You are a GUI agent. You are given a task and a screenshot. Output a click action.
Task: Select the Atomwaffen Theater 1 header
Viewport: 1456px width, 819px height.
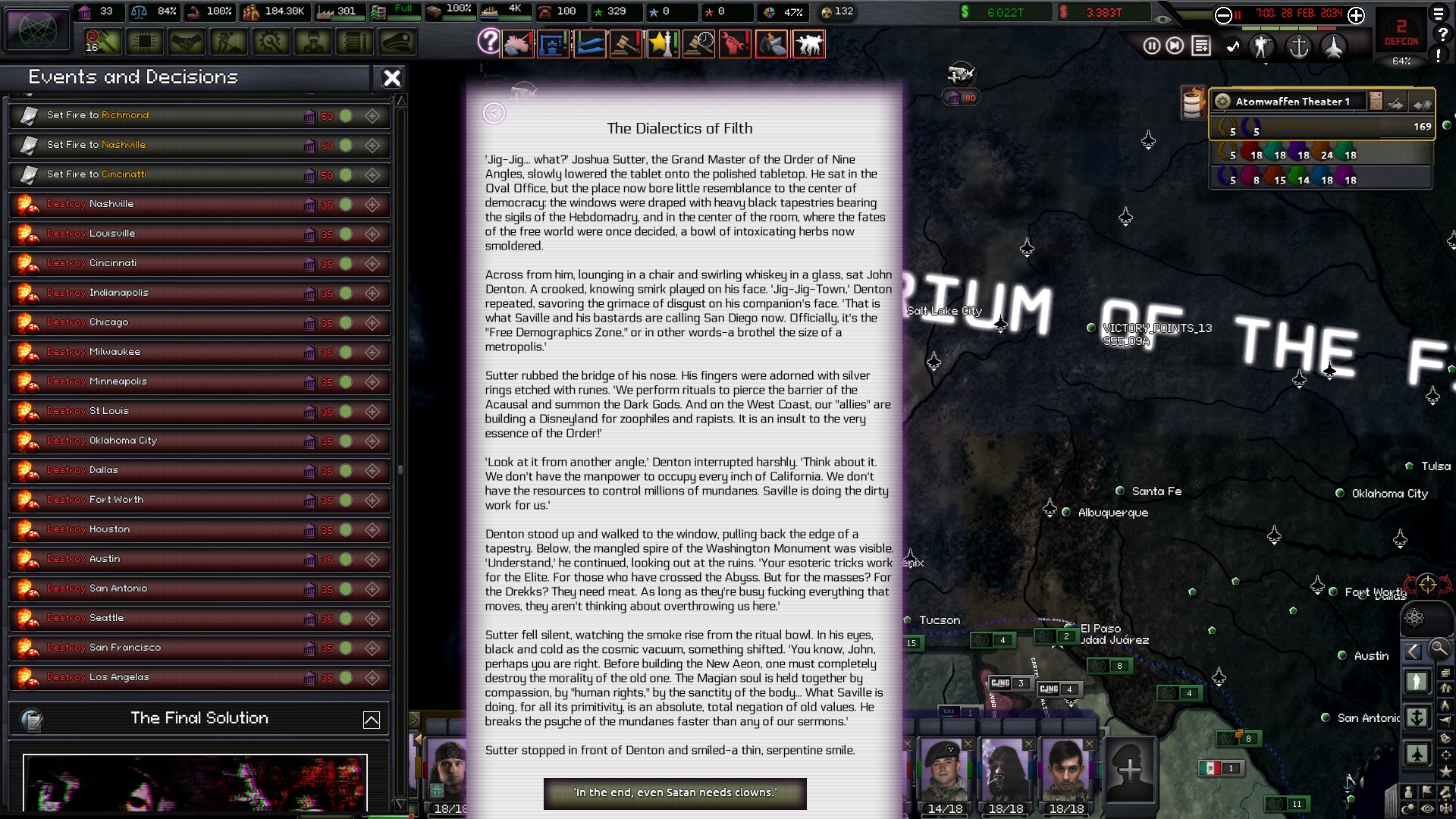(x=1292, y=102)
